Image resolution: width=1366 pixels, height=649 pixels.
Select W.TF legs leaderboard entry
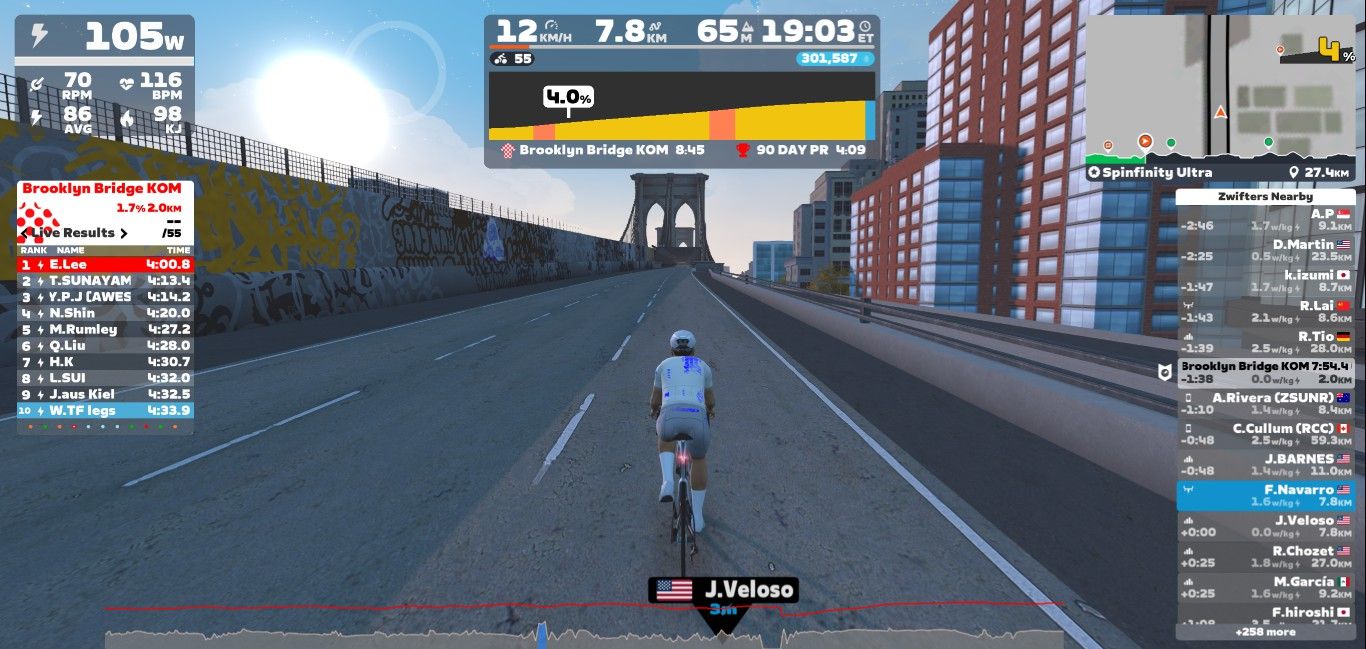pyautogui.click(x=105, y=410)
